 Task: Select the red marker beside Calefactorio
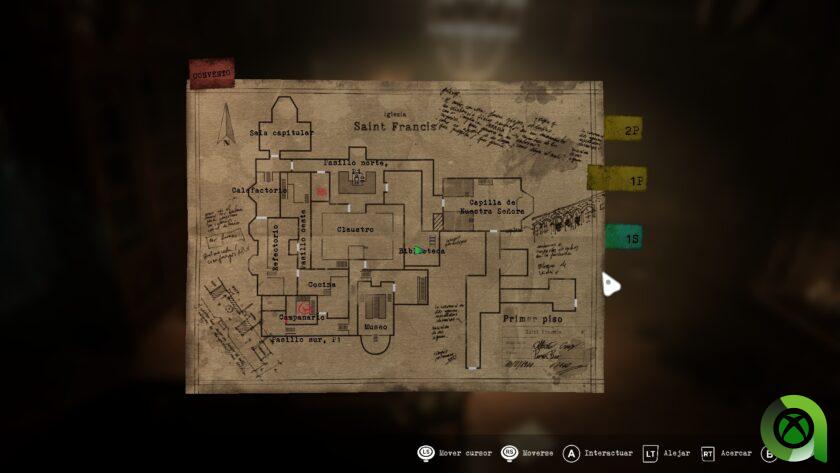pyautogui.click(x=321, y=190)
